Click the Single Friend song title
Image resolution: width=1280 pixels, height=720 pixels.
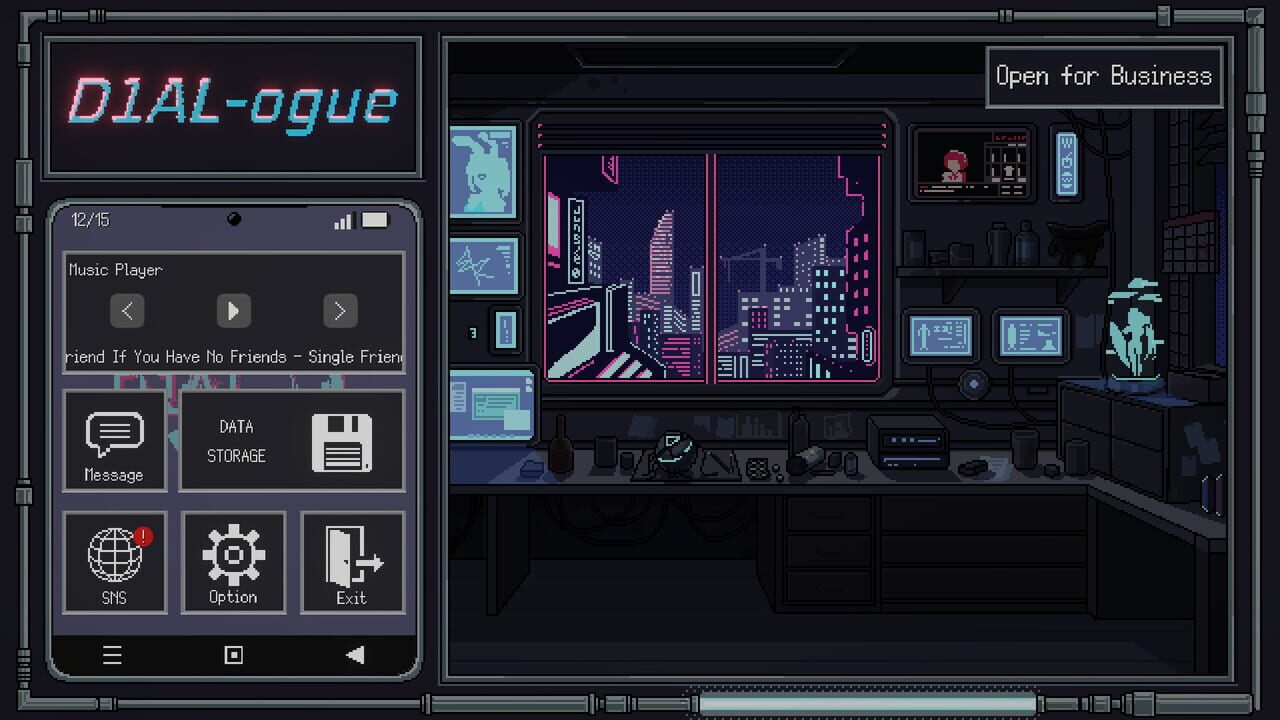tap(233, 356)
